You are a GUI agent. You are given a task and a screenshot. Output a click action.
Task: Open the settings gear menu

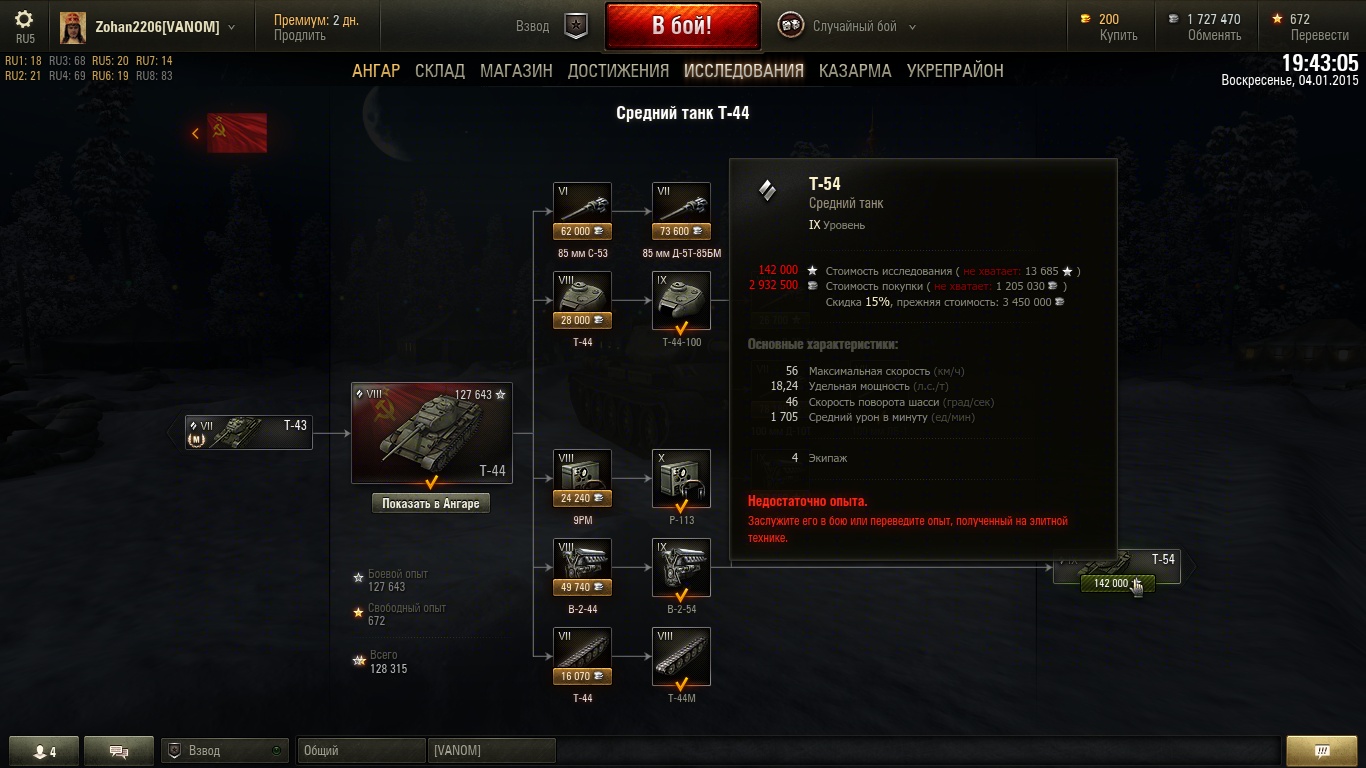(x=24, y=21)
